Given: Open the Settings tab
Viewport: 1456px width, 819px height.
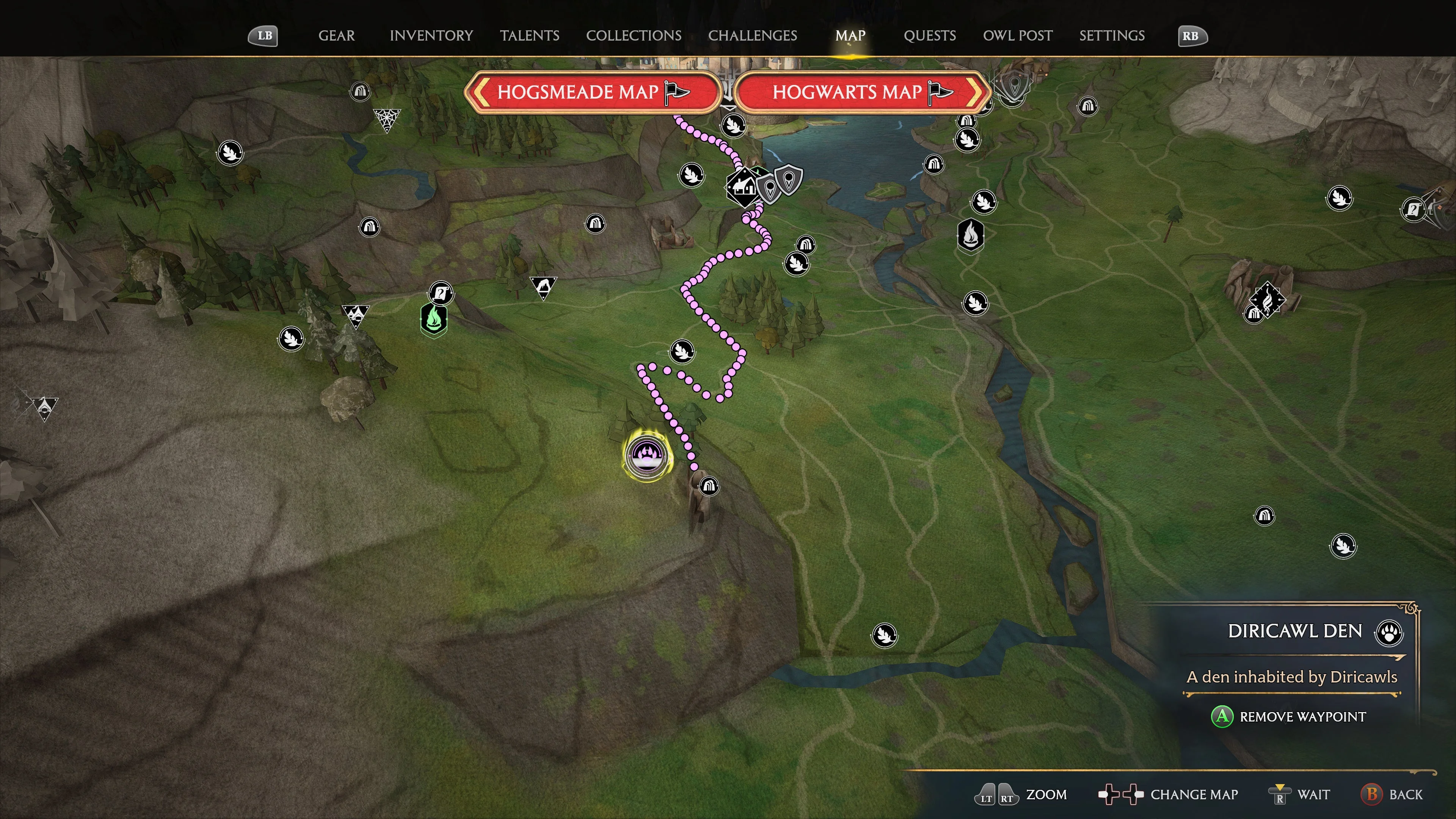Looking at the screenshot, I should [x=1111, y=36].
